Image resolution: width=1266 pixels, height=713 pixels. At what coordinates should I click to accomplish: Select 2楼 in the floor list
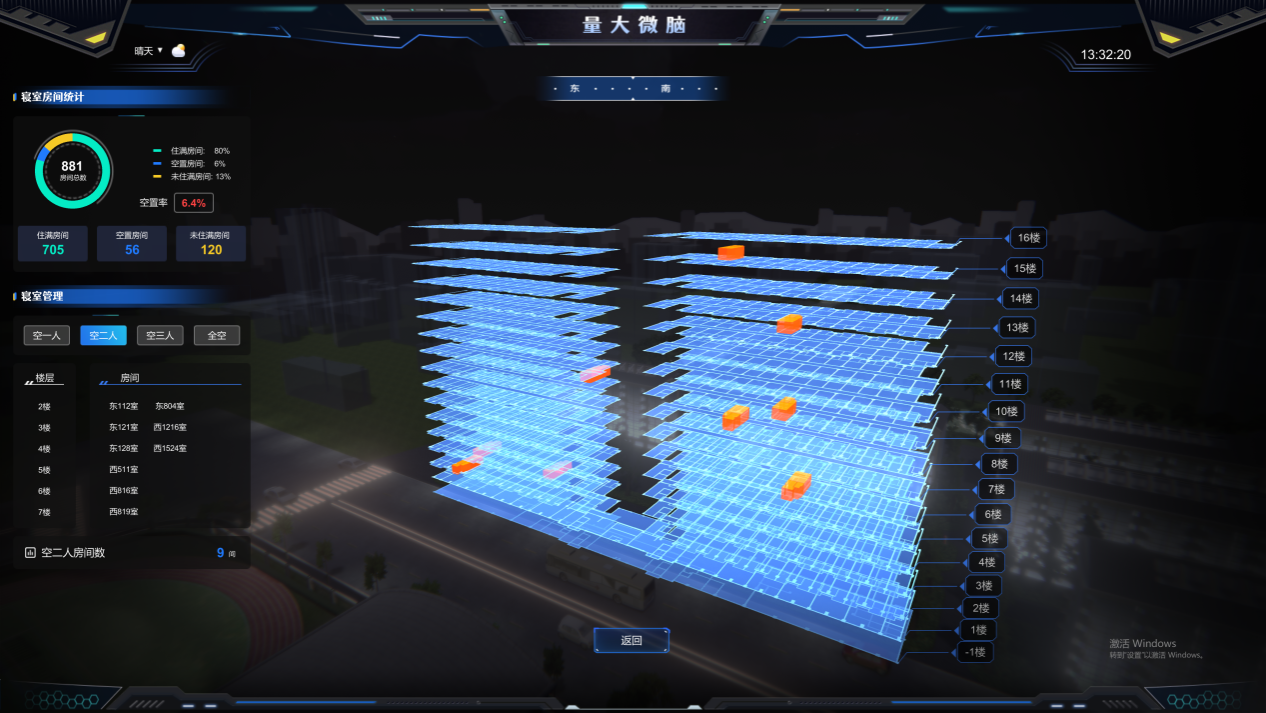[44, 407]
